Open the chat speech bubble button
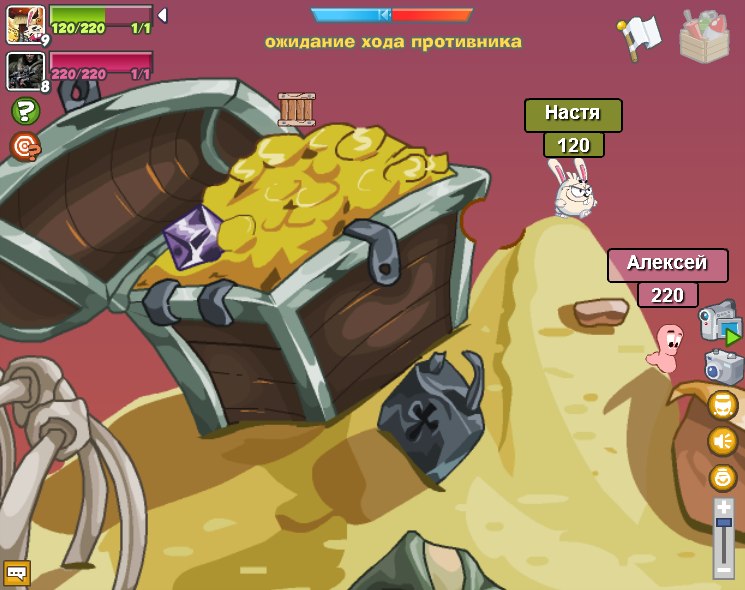The width and height of the screenshot is (745, 590). 17,572
